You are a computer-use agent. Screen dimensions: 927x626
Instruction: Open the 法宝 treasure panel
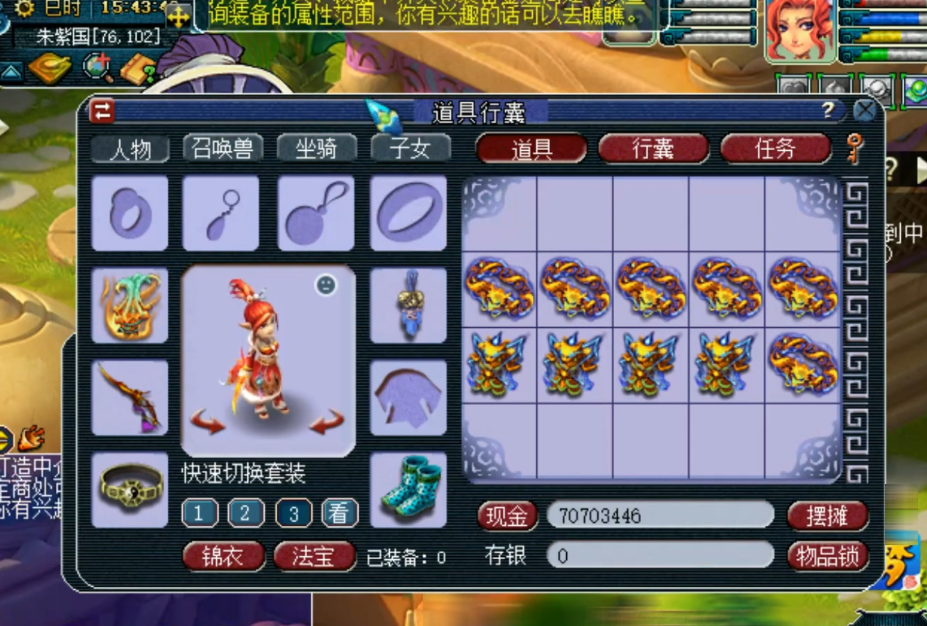point(315,556)
